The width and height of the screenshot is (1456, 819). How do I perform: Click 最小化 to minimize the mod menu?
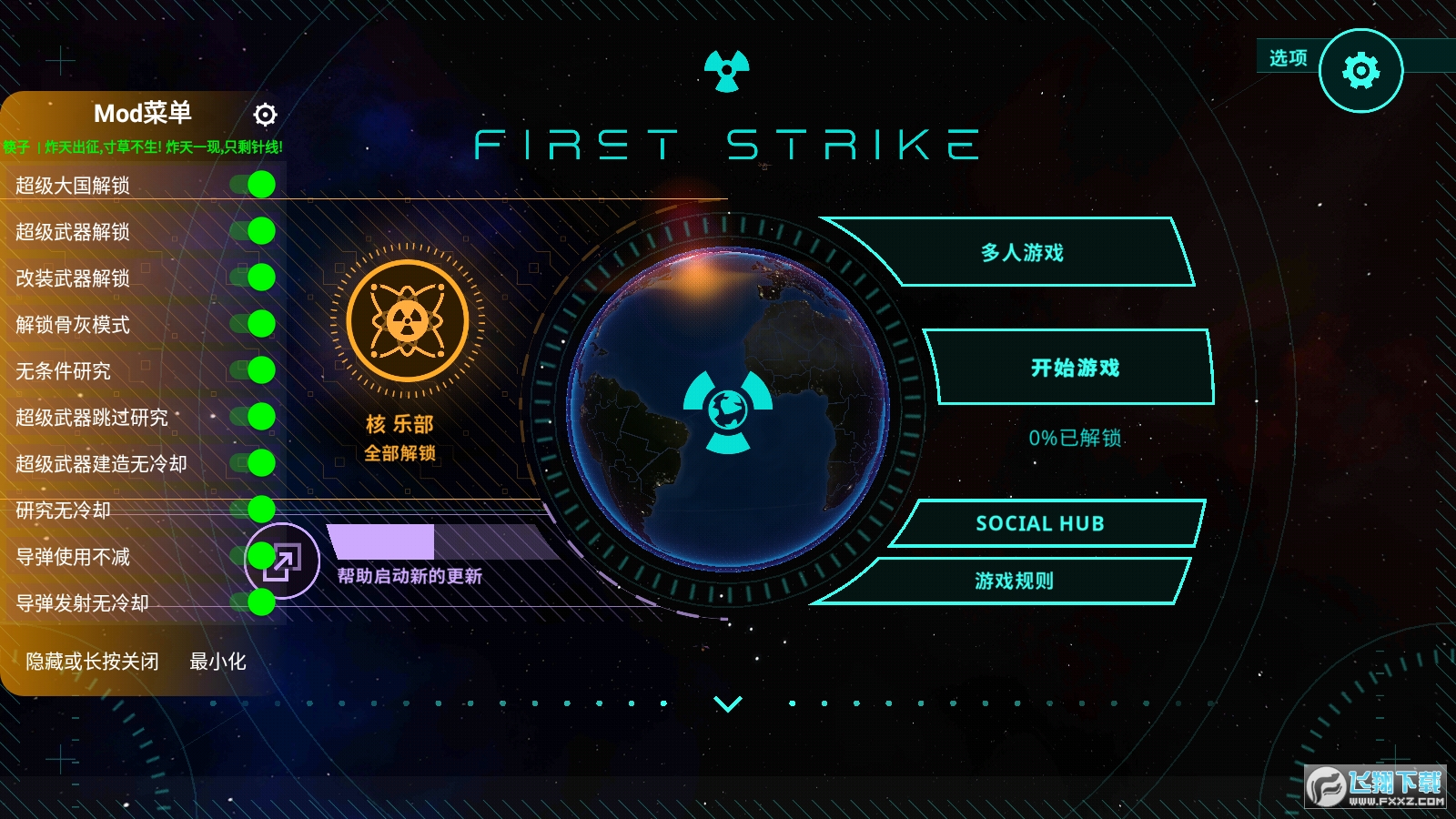point(218,663)
